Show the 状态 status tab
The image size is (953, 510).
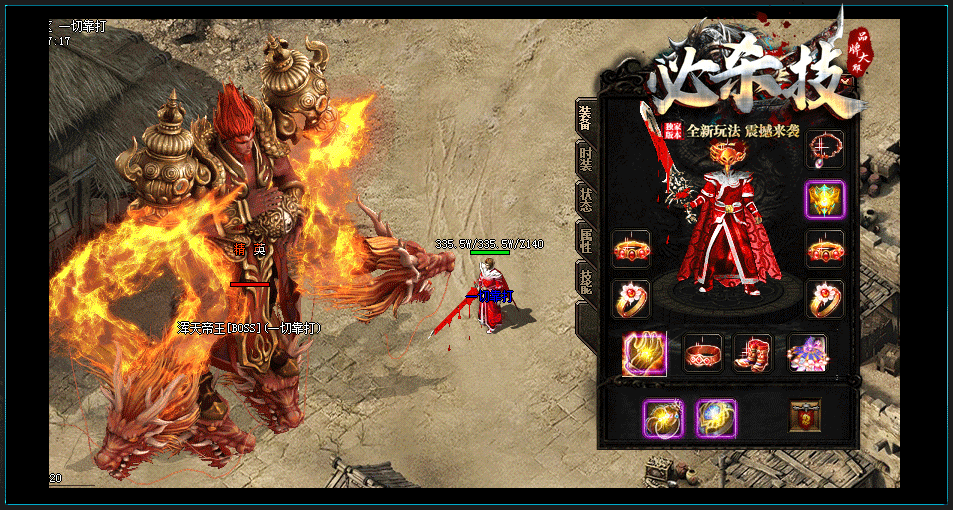point(585,199)
